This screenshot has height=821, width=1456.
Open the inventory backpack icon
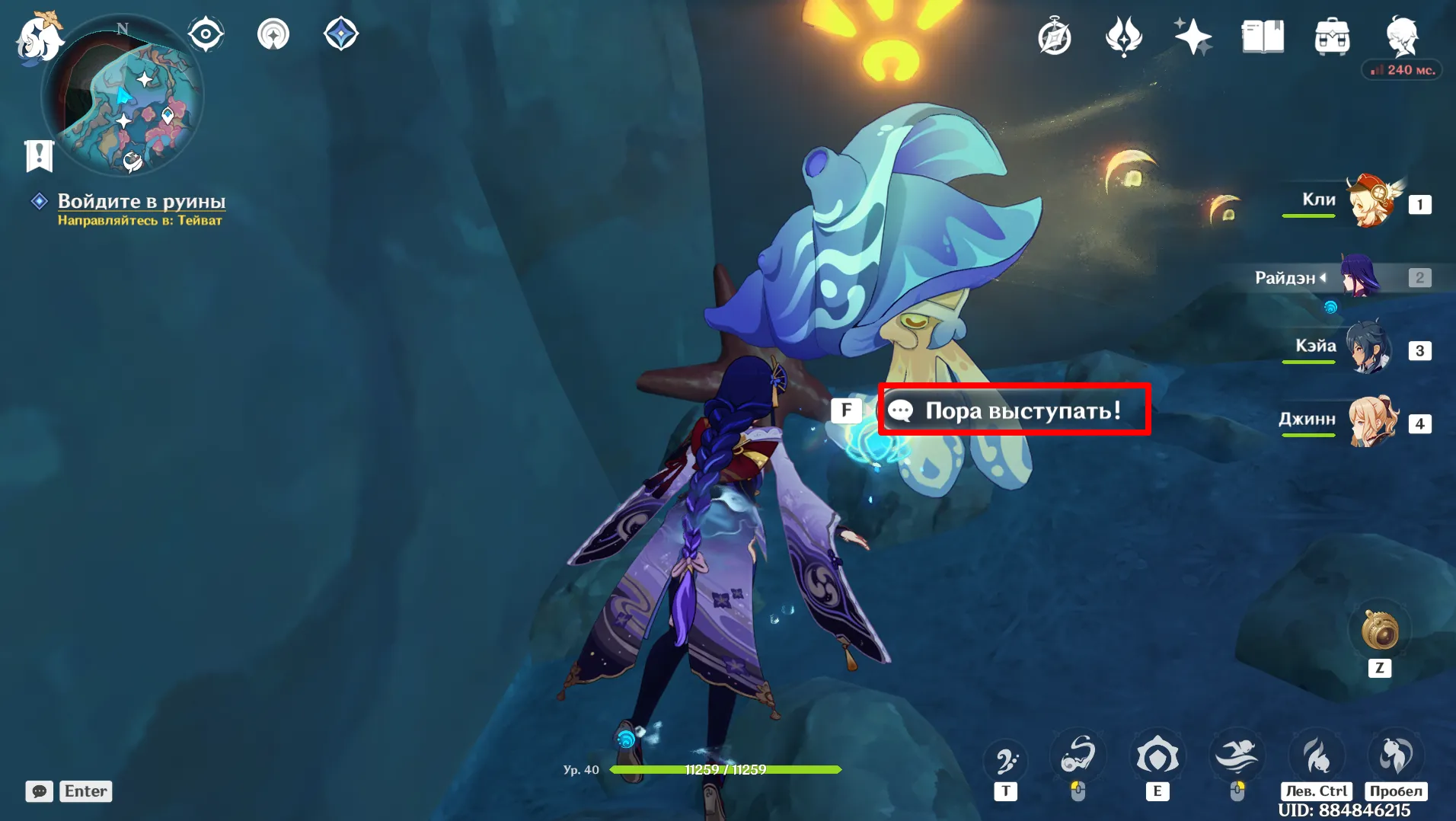(1332, 37)
